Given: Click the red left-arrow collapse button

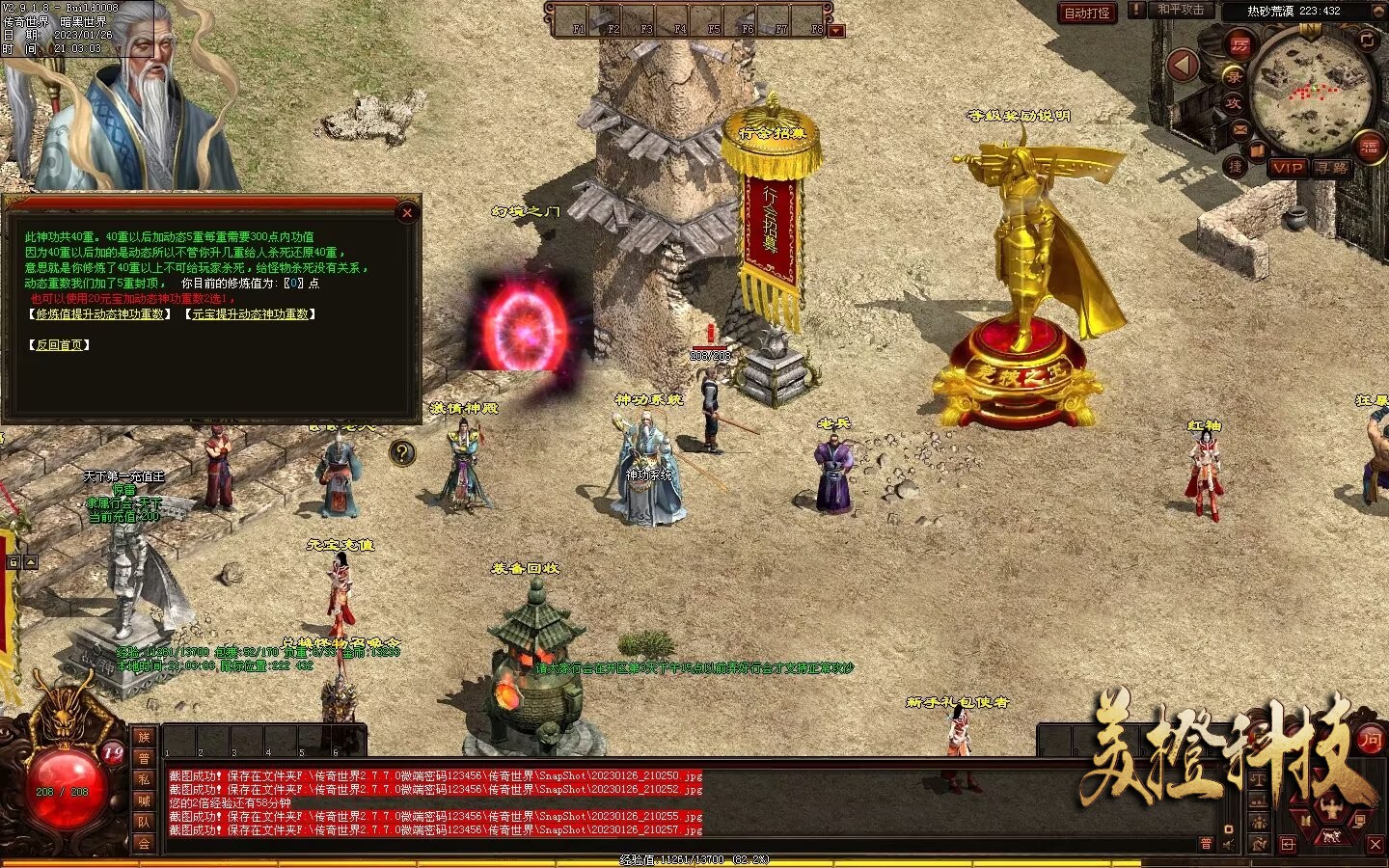Looking at the screenshot, I should pyautogui.click(x=1183, y=66).
